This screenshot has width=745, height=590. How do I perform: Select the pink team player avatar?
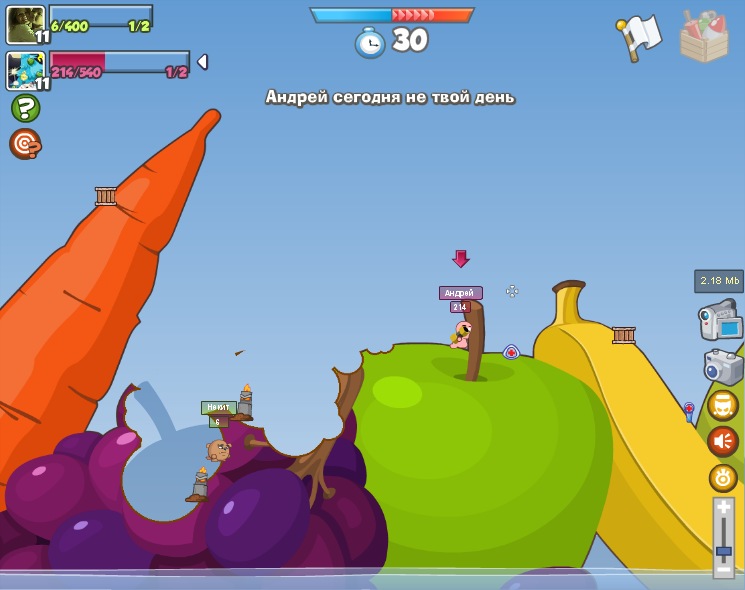click(26, 70)
